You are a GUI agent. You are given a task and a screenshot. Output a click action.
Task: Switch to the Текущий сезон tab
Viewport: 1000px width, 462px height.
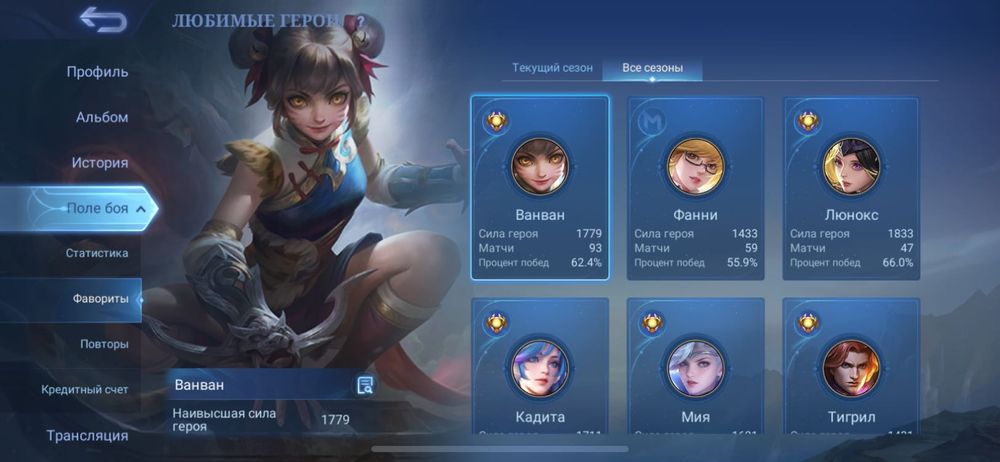[552, 68]
